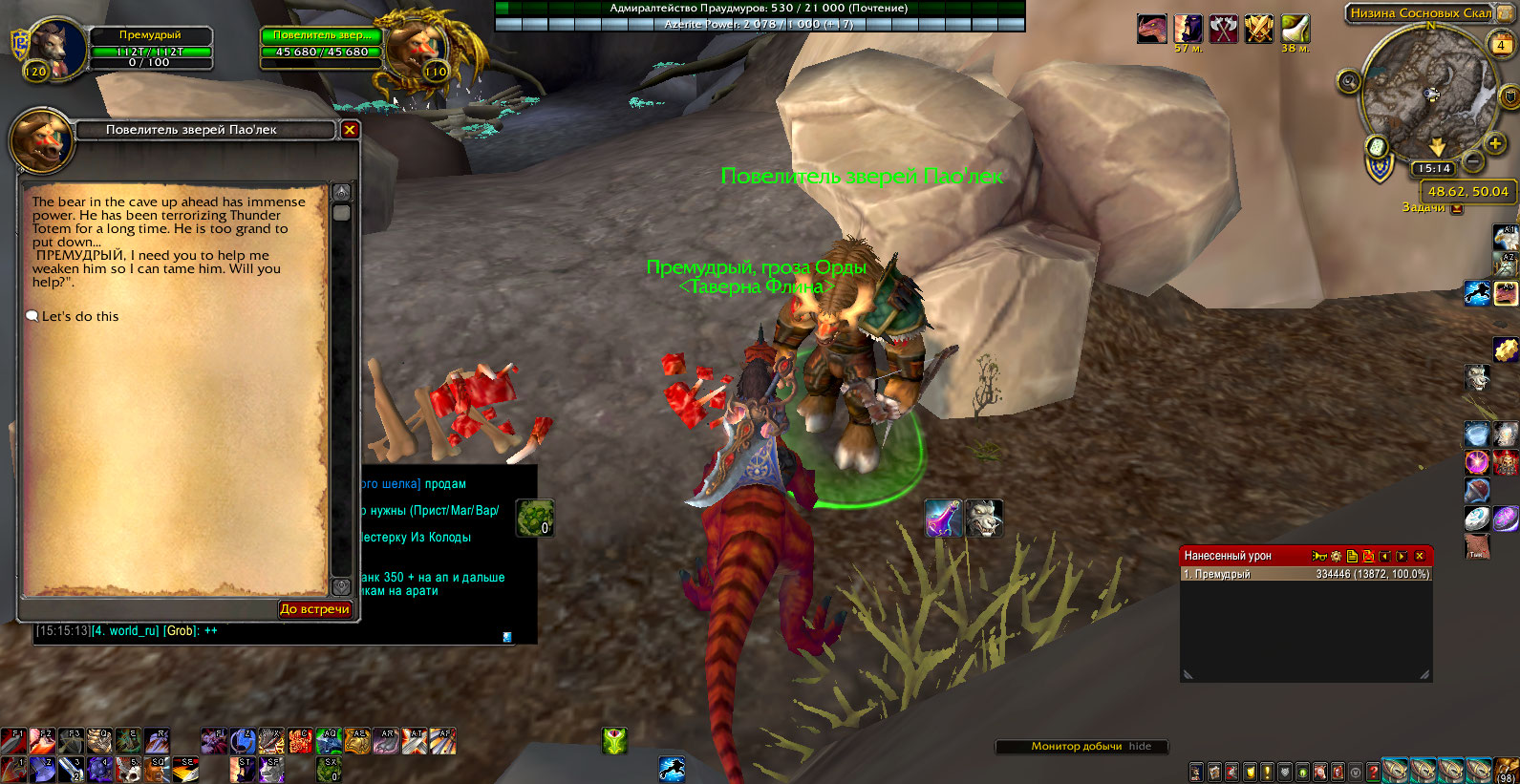Open the red question mark help button
Viewport: 1520px width, 784px height.
point(1373,772)
